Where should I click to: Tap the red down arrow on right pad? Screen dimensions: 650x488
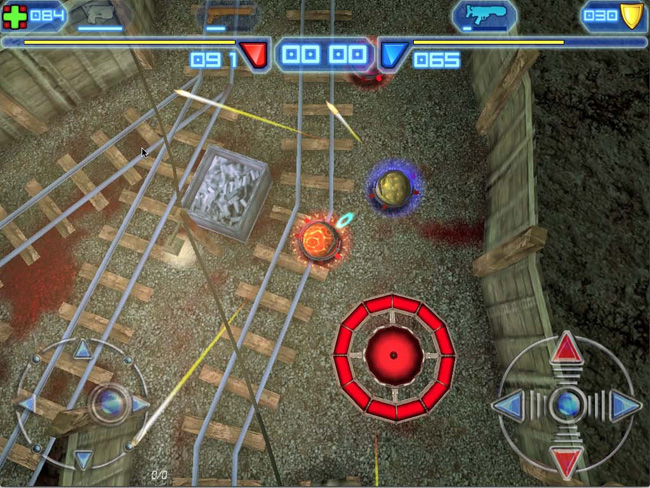[567, 461]
